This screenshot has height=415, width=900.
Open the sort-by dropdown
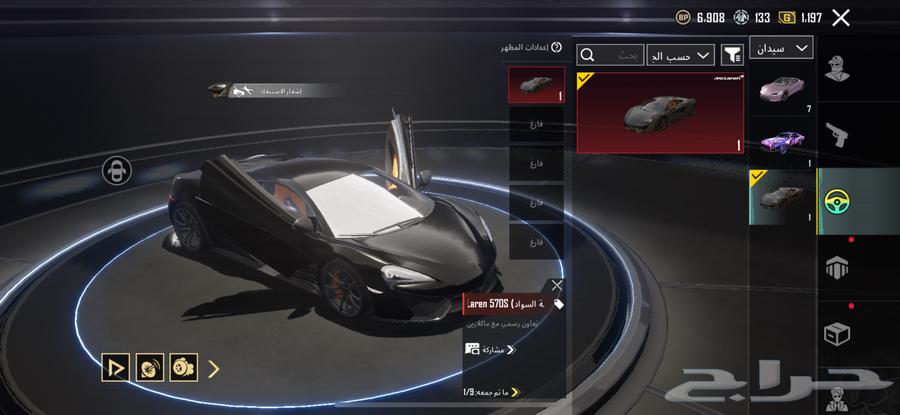pos(680,55)
